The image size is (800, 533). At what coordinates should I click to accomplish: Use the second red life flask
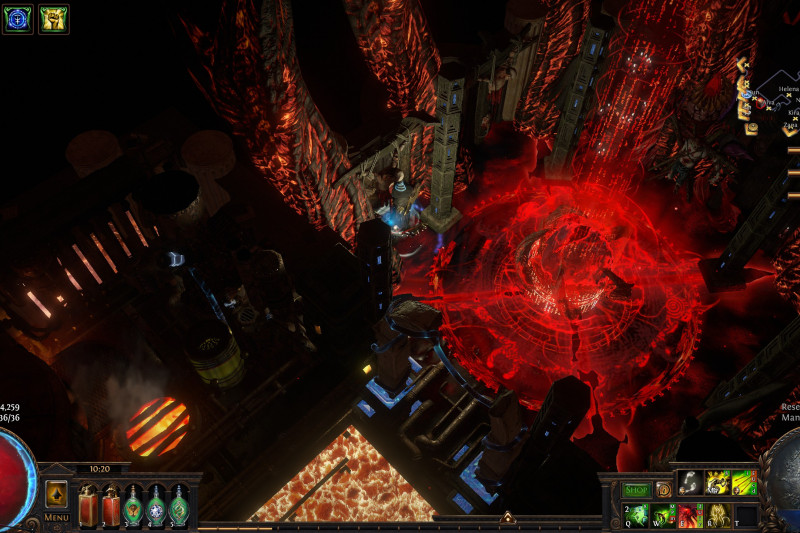[x=109, y=504]
